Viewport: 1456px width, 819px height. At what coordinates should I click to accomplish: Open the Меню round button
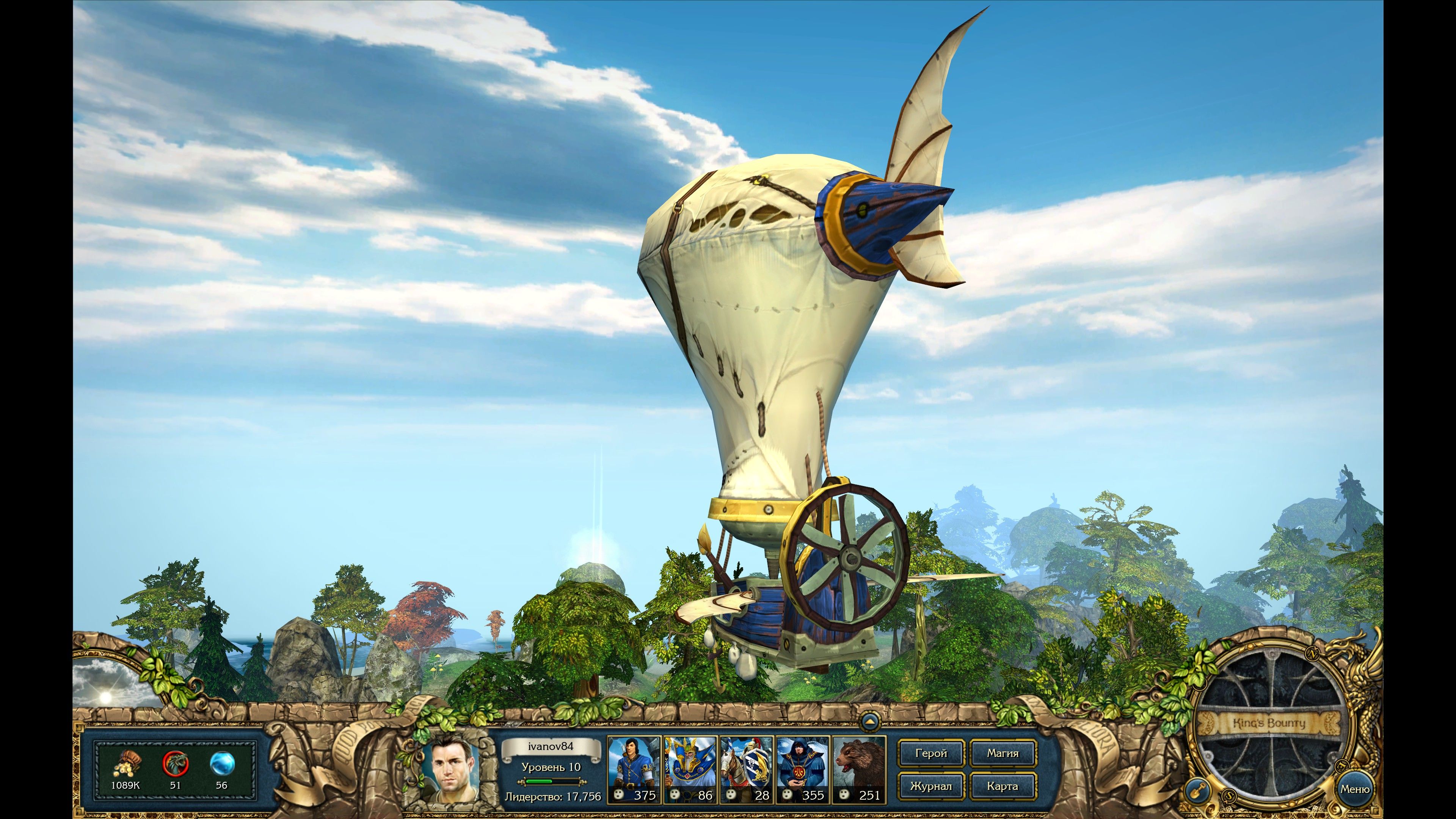tap(1354, 789)
